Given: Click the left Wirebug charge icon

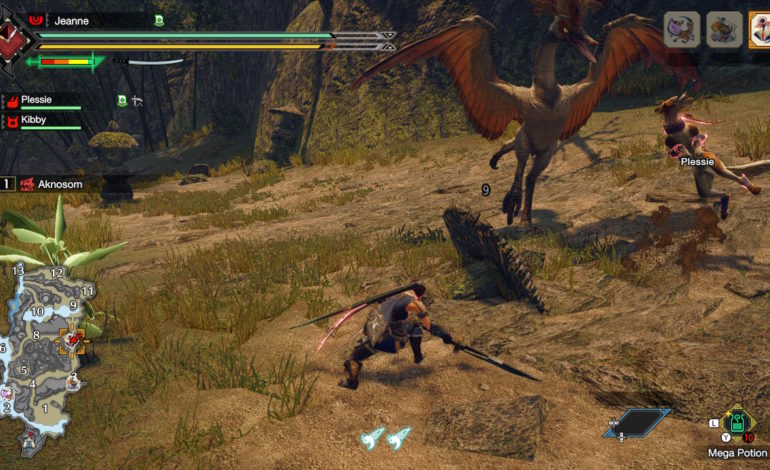Looking at the screenshot, I should click(x=372, y=437).
